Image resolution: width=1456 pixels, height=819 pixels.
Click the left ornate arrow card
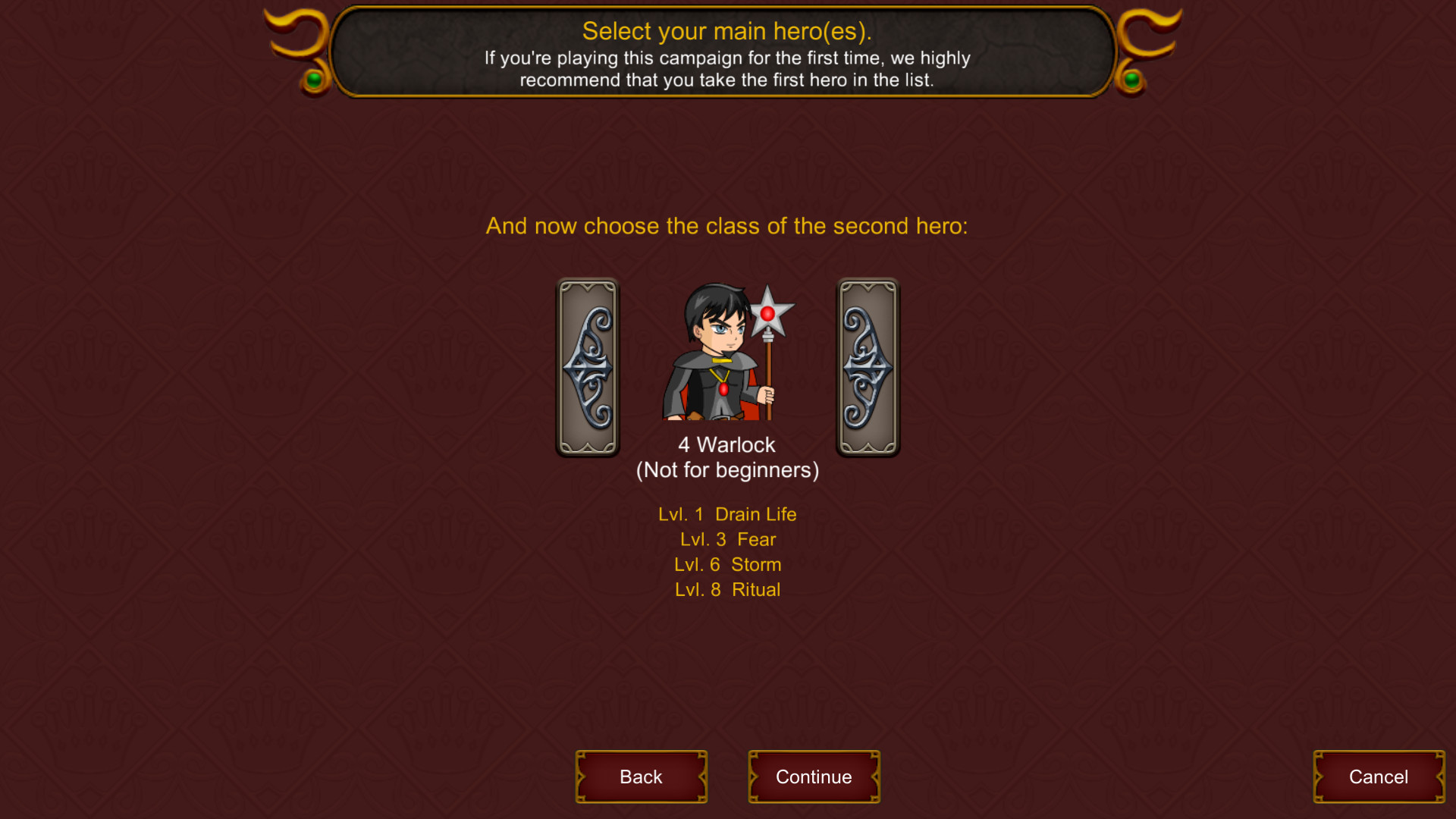point(588,368)
